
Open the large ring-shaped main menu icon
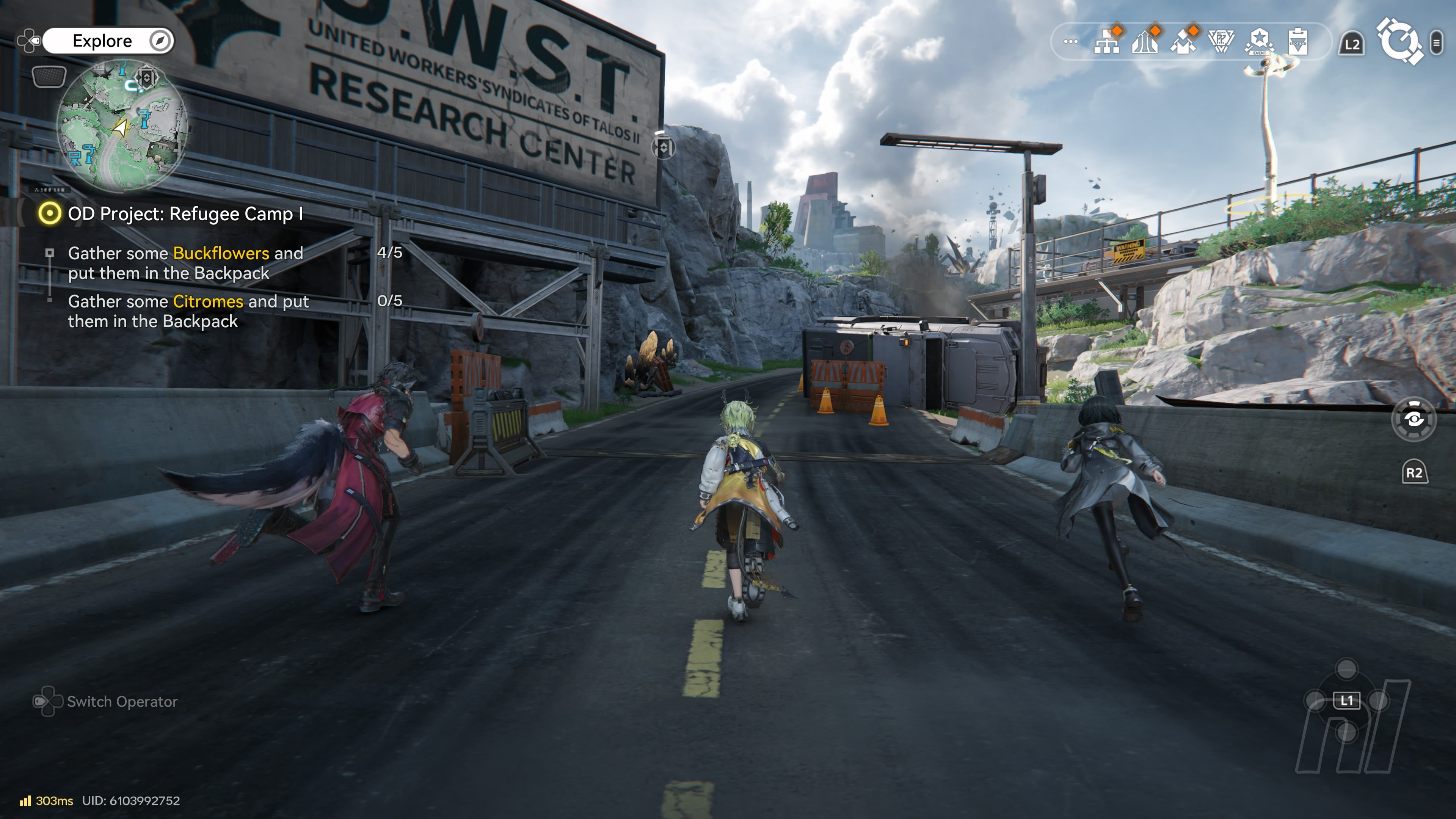pyautogui.click(x=1399, y=41)
